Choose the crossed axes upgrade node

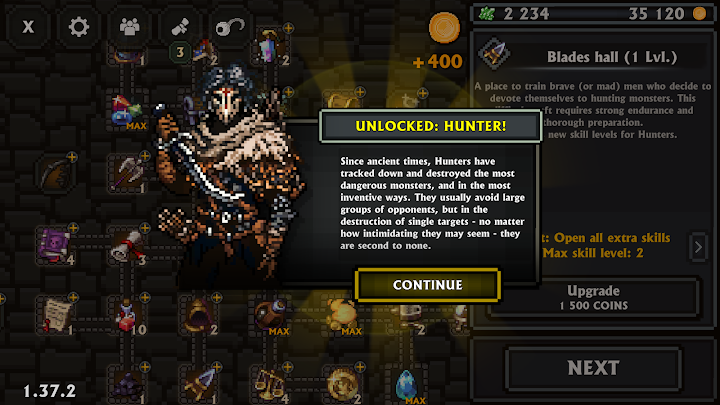coord(126,170)
